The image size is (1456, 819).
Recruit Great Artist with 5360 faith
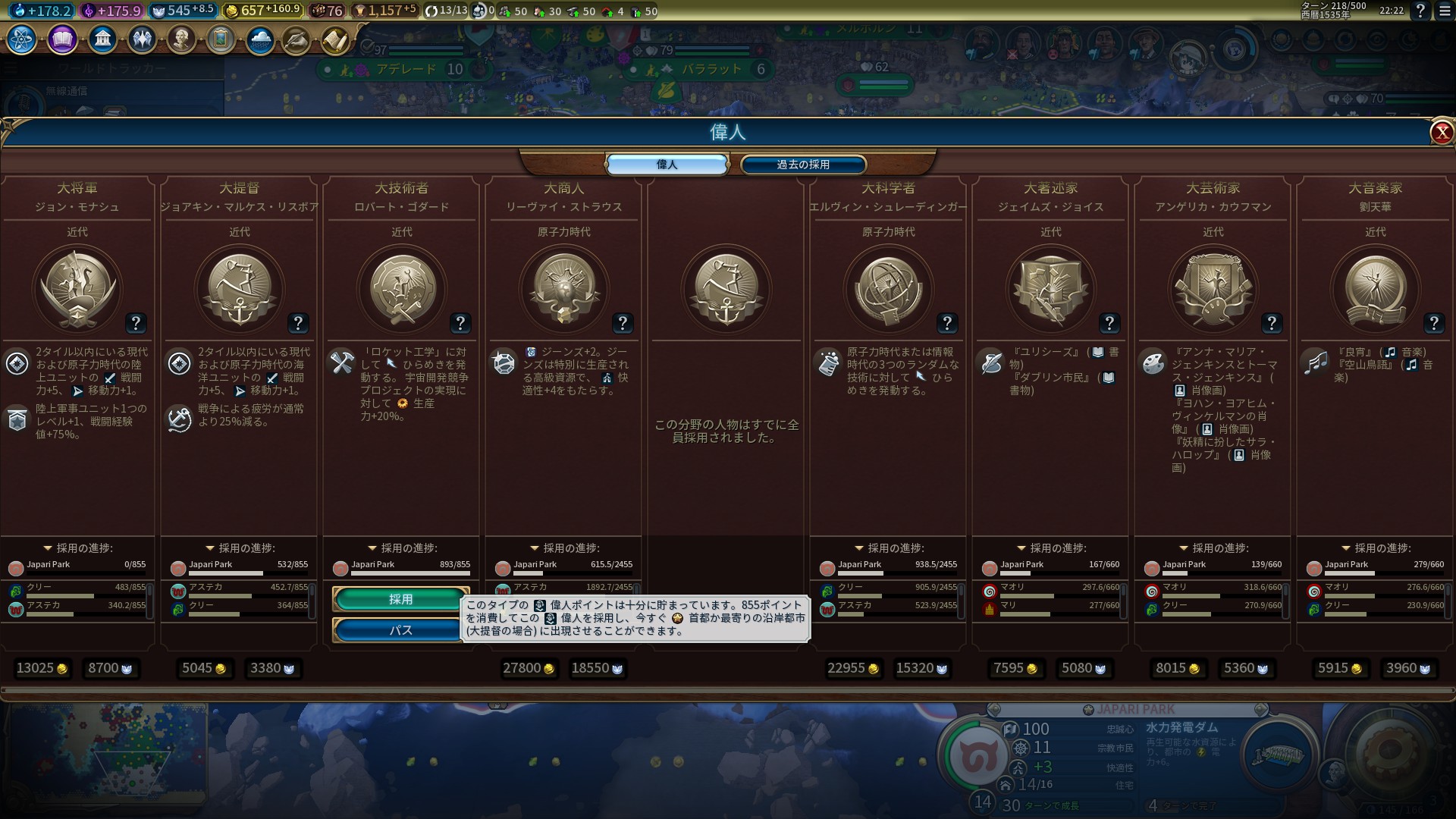(1246, 668)
